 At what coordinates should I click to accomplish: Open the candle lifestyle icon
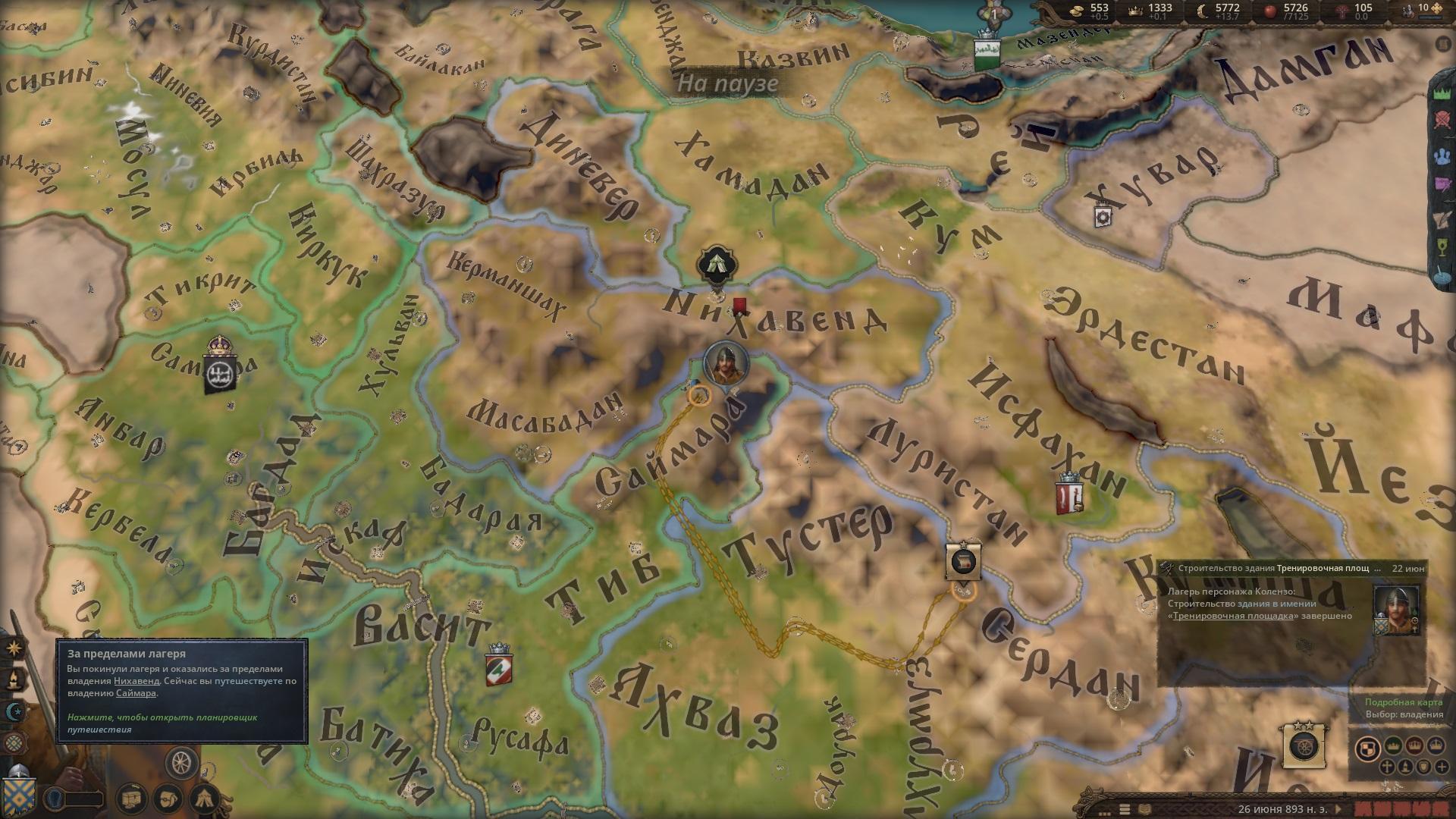[14, 679]
